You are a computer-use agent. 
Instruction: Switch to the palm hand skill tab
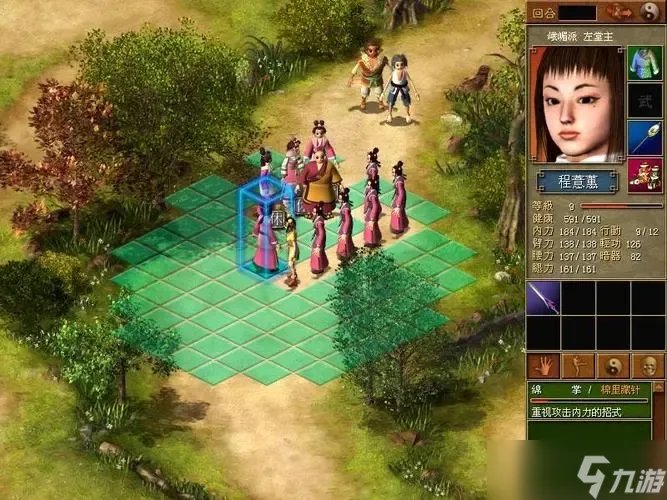544,365
